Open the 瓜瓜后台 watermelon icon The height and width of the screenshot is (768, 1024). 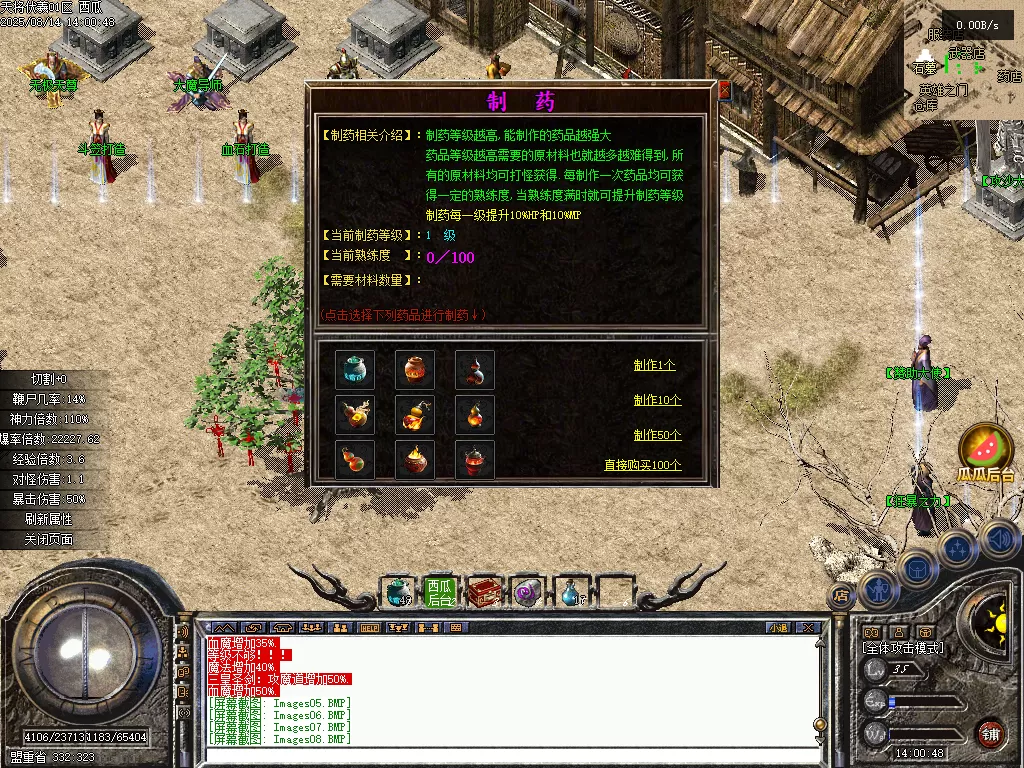click(986, 447)
